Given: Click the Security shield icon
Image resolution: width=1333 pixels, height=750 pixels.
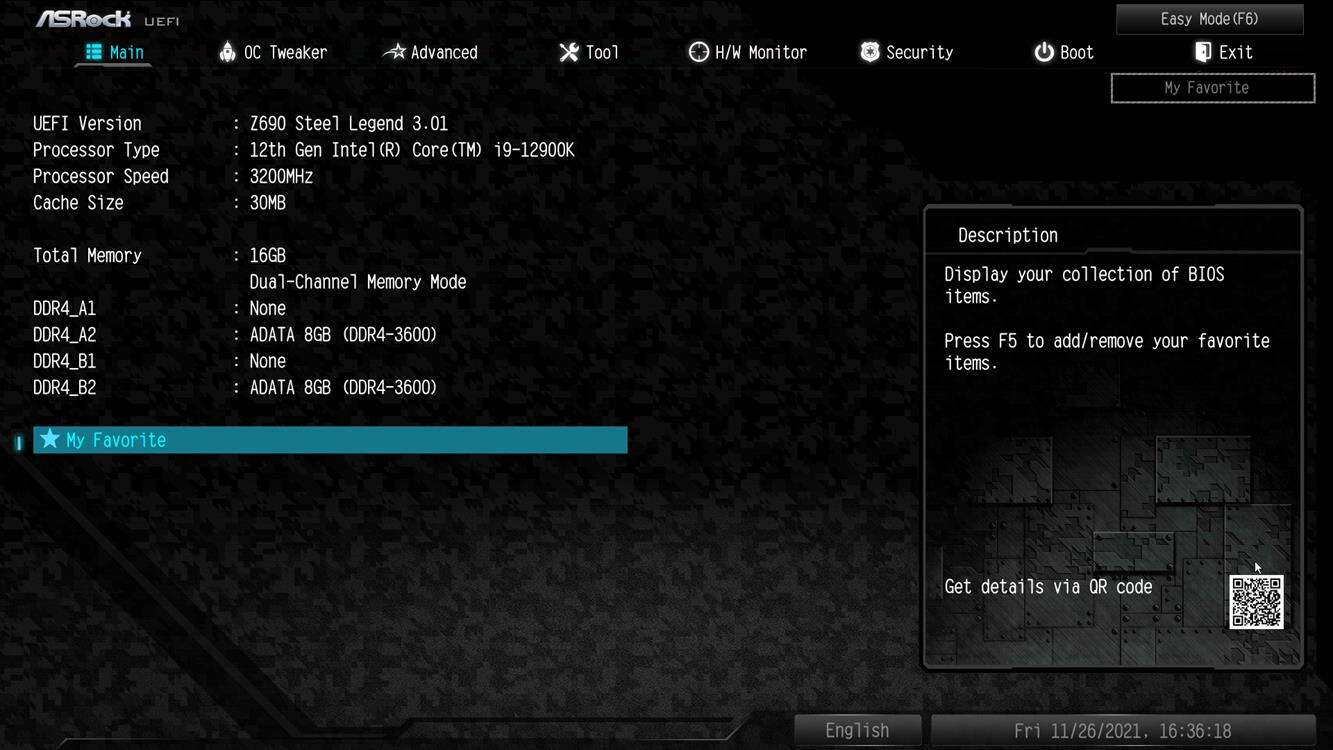Looking at the screenshot, I should click(868, 51).
